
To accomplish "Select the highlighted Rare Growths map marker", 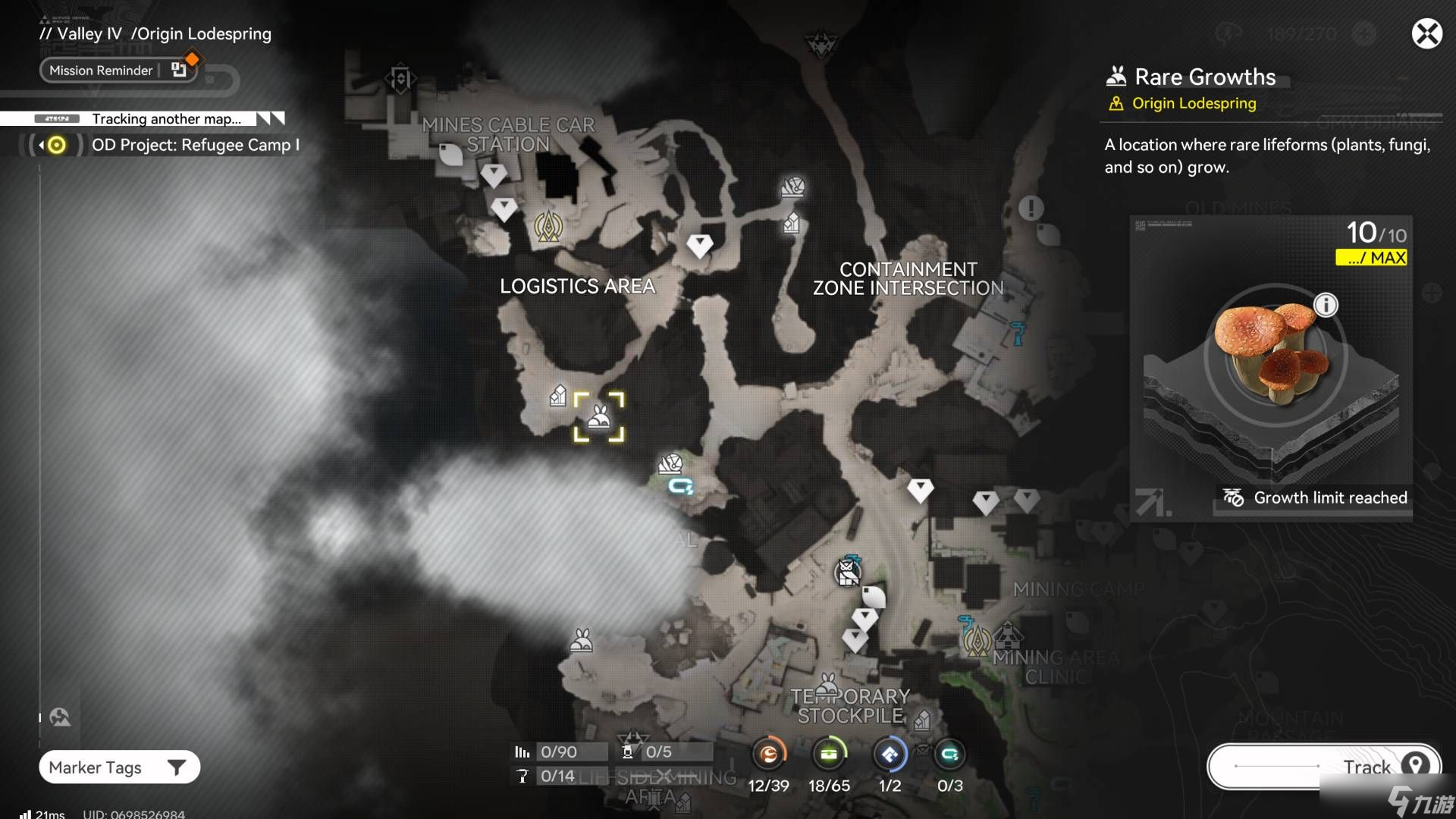I will [x=599, y=417].
